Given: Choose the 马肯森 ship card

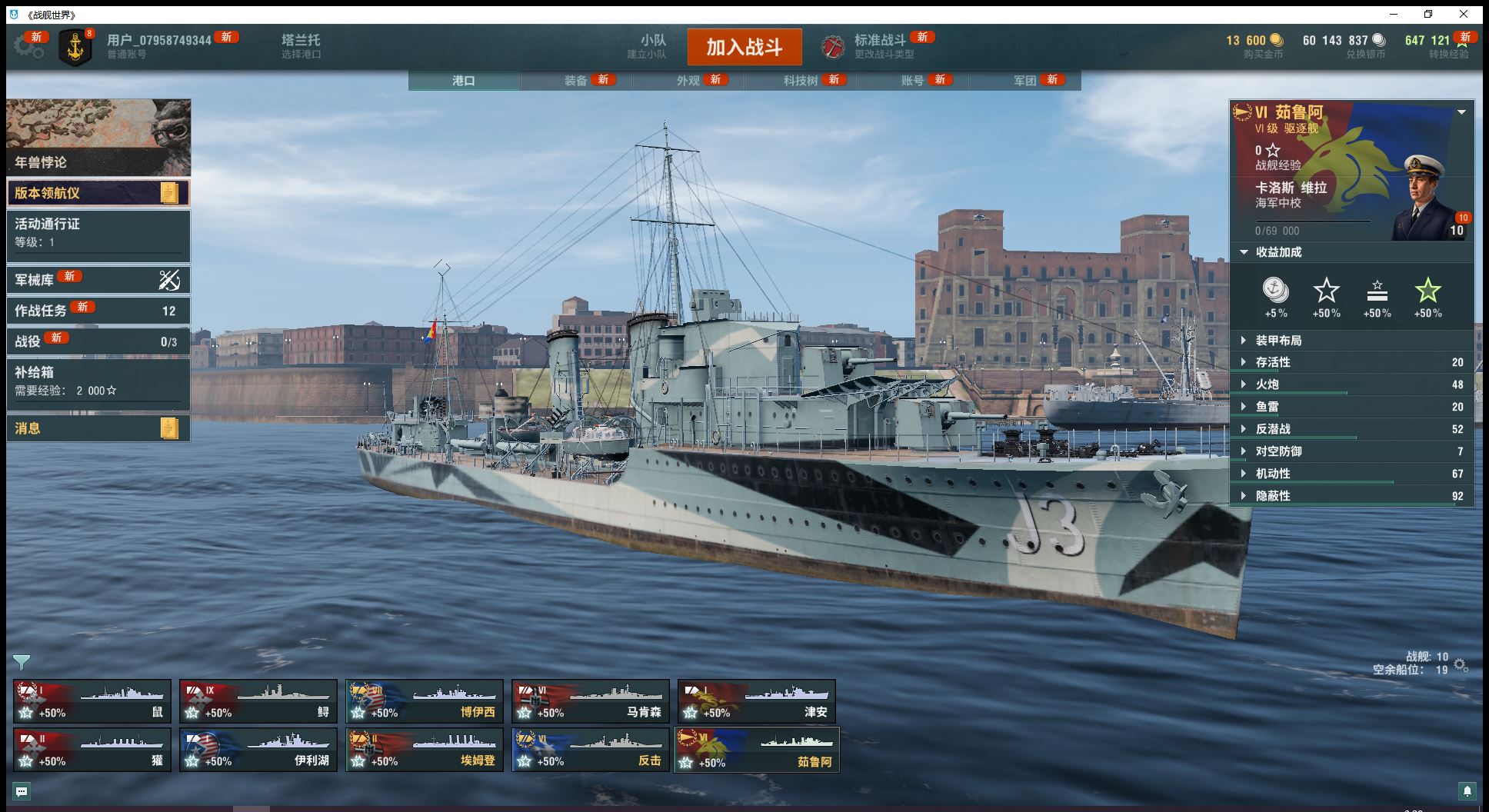Looking at the screenshot, I should click(591, 701).
